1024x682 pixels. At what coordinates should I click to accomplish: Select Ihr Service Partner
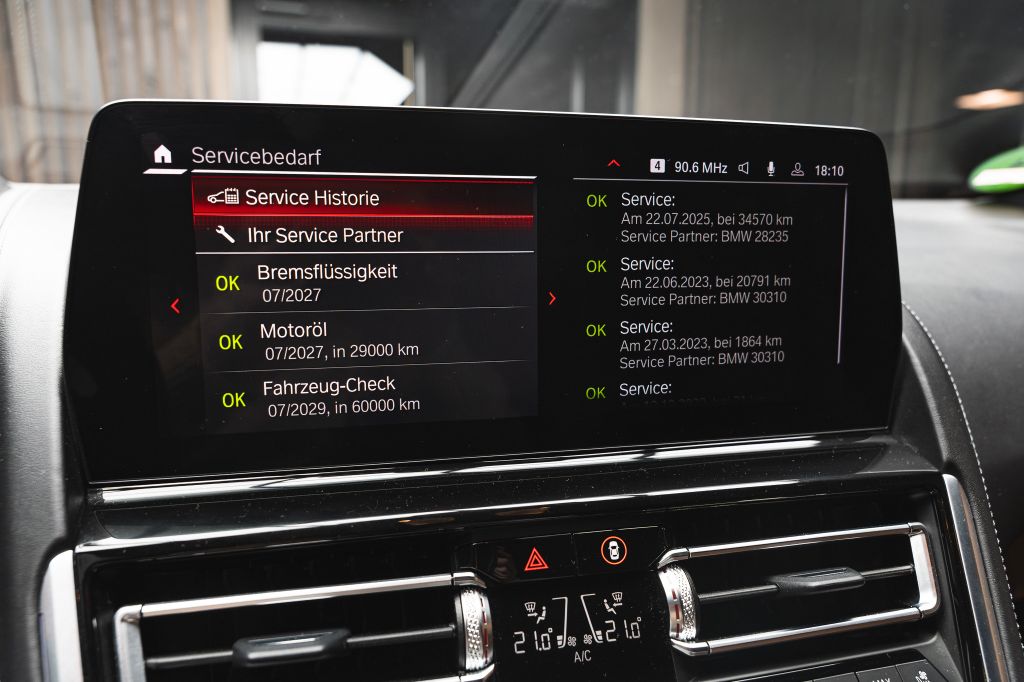pyautogui.click(x=363, y=235)
